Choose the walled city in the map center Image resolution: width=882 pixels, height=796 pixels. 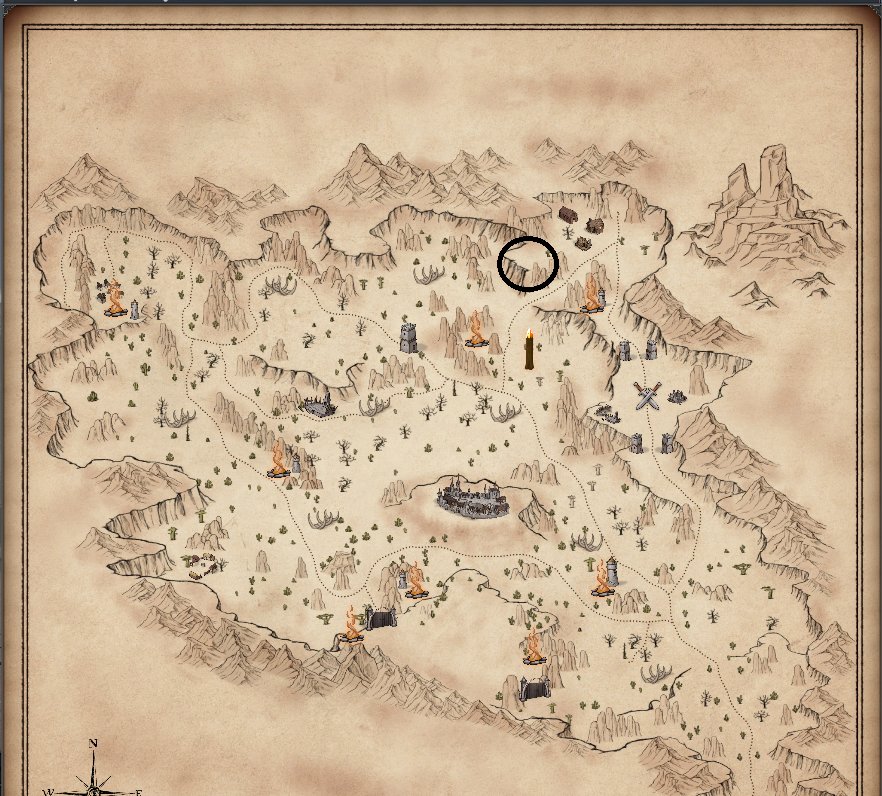point(475,496)
